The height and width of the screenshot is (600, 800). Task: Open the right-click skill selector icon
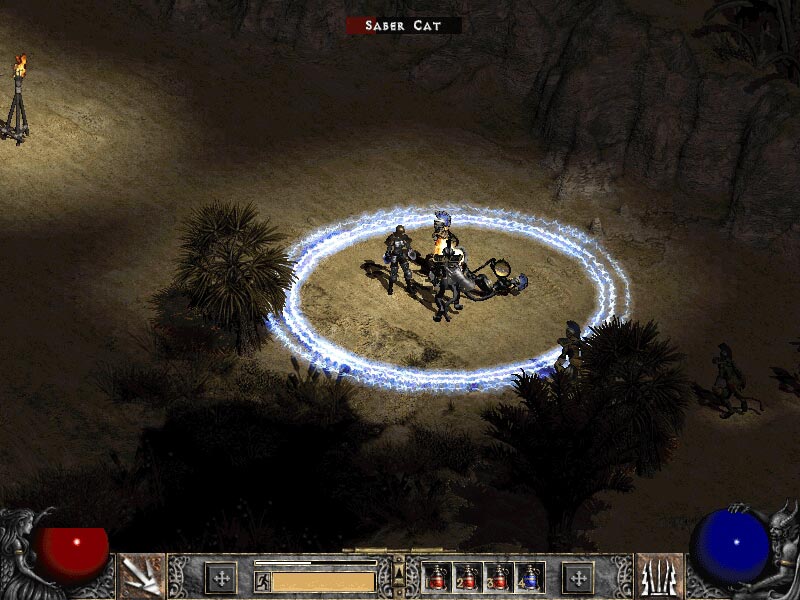(659, 577)
